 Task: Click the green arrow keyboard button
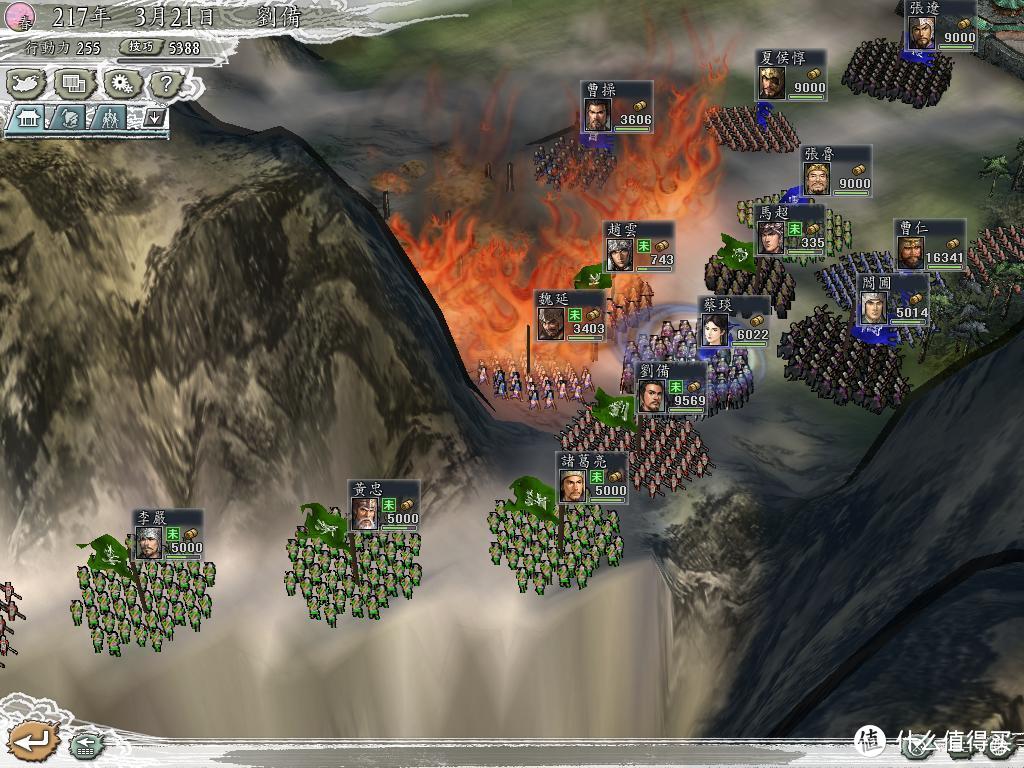(x=87, y=745)
